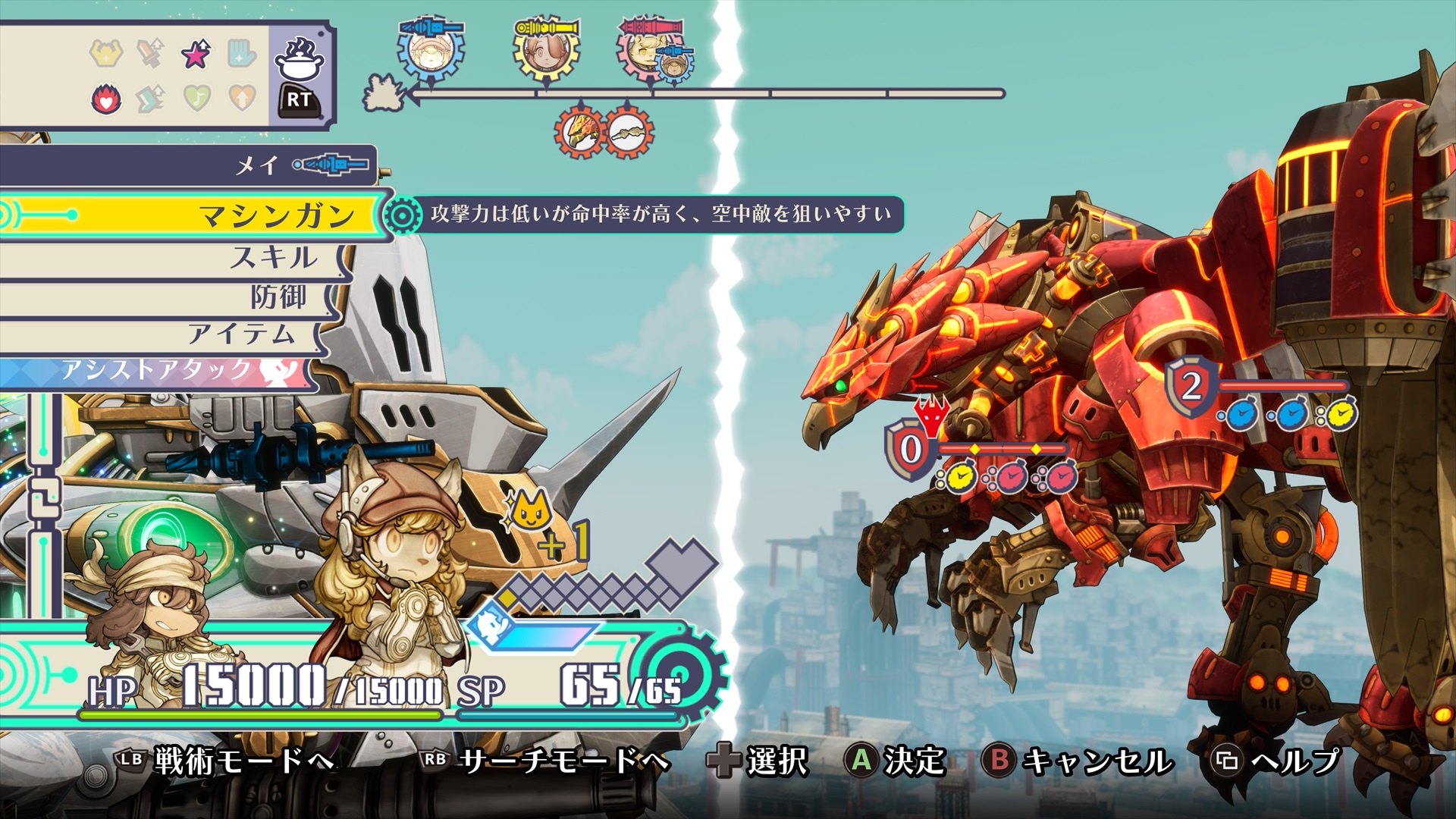Image resolution: width=1456 pixels, height=819 pixels.
Task: Click the yellow-gear character turn portrait
Action: click(546, 49)
